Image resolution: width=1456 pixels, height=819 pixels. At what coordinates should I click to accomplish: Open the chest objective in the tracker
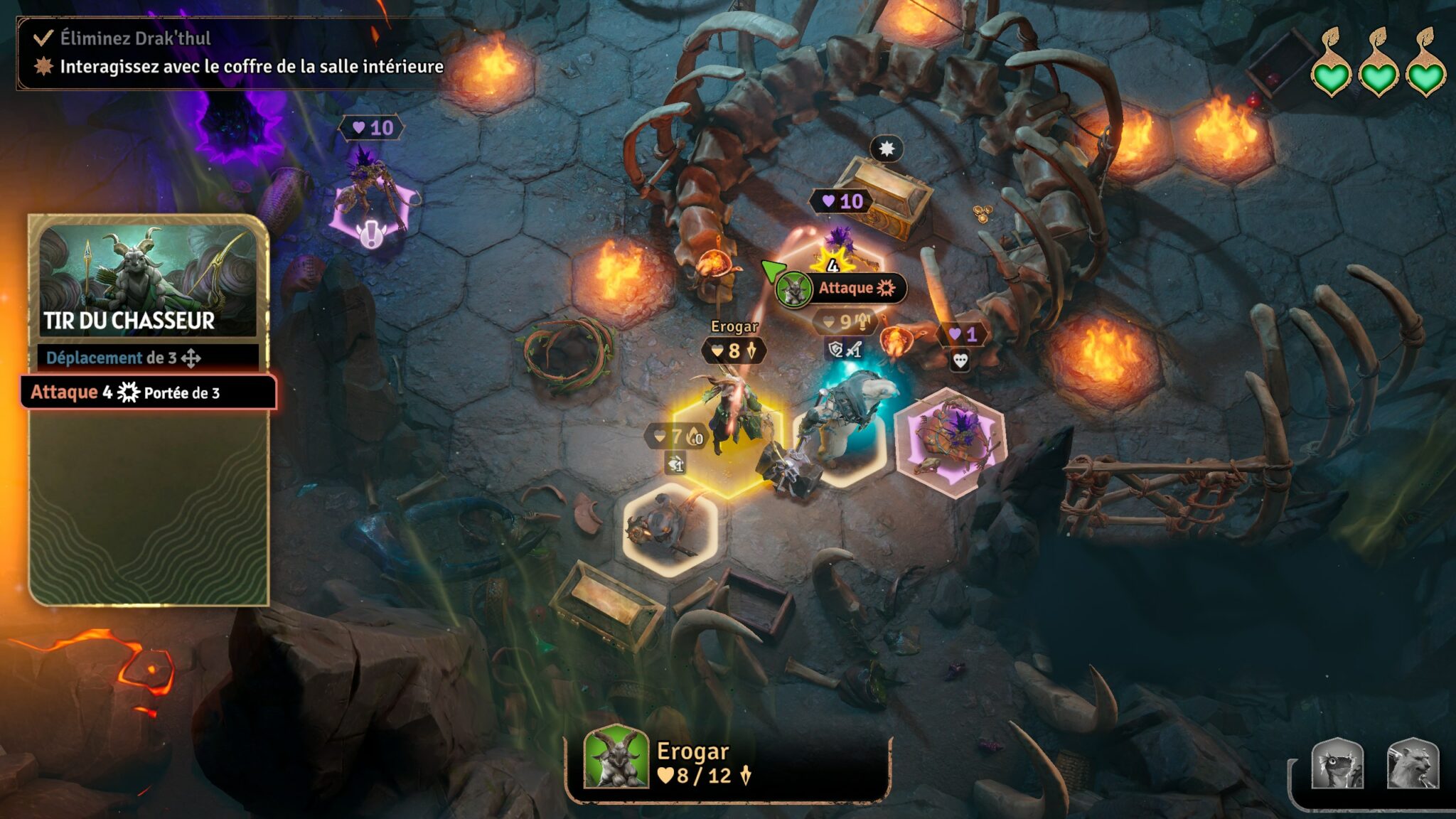pyautogui.click(x=251, y=67)
